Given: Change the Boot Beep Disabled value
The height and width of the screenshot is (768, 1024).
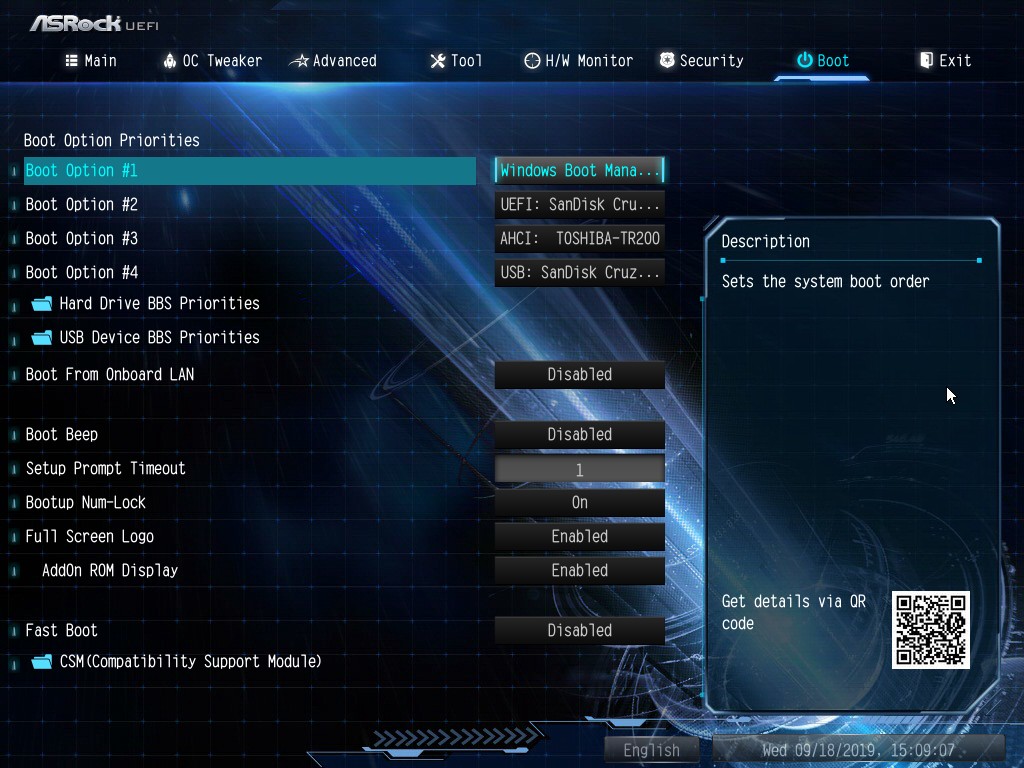Looking at the screenshot, I should pos(580,435).
